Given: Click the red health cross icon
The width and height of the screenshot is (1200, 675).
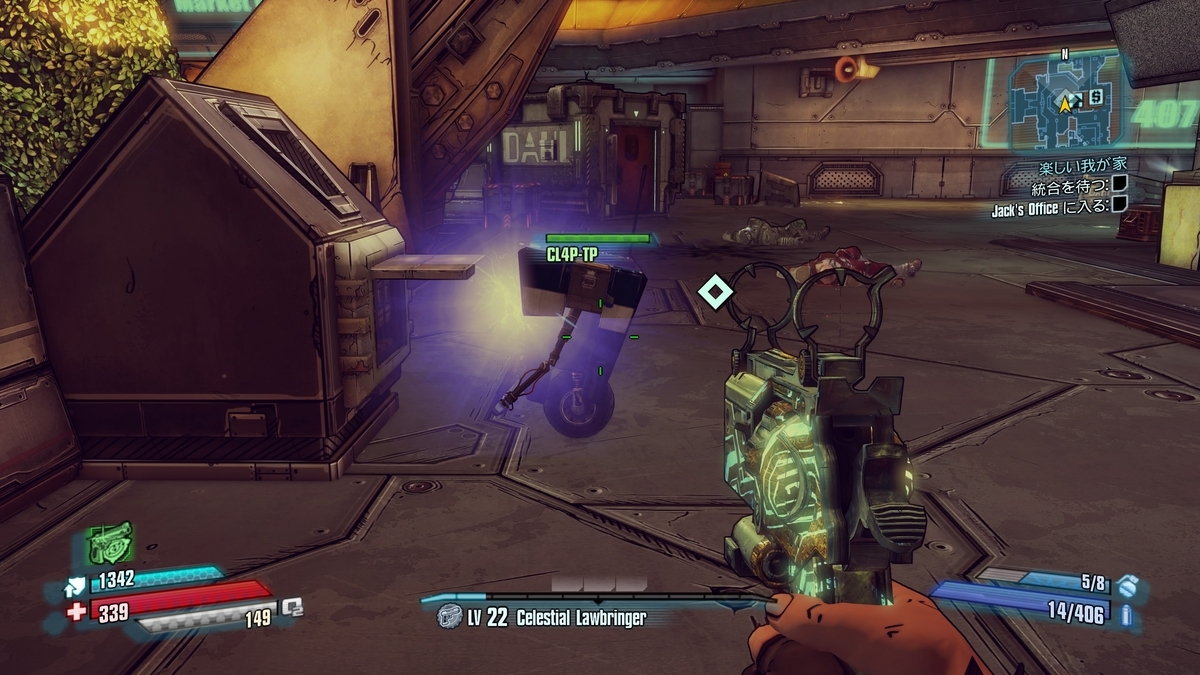Looking at the screenshot, I should (77, 612).
